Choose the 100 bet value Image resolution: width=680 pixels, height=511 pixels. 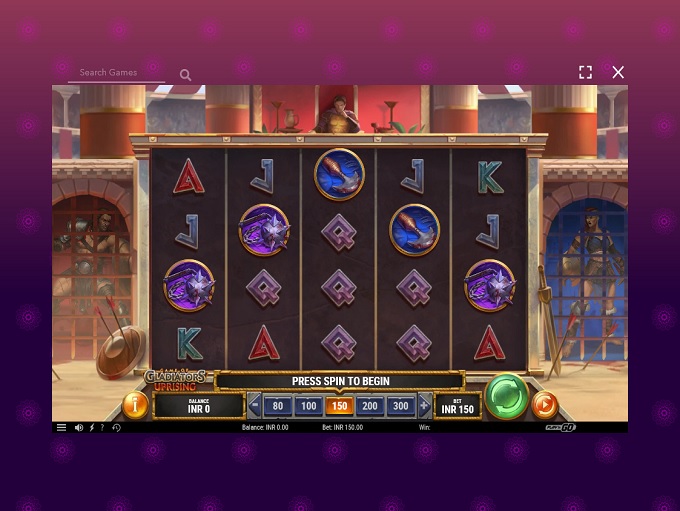point(309,406)
